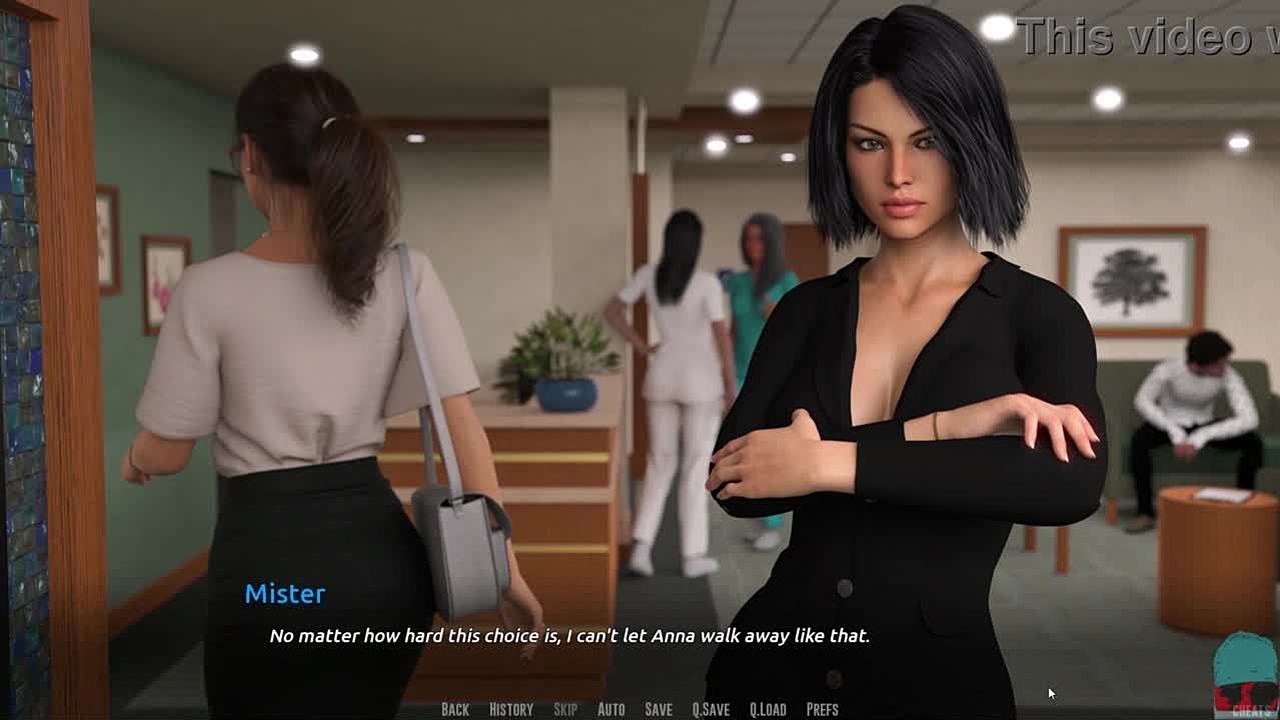The height and width of the screenshot is (720, 1280).
Task: Open the Prefs settings
Action: [x=822, y=709]
